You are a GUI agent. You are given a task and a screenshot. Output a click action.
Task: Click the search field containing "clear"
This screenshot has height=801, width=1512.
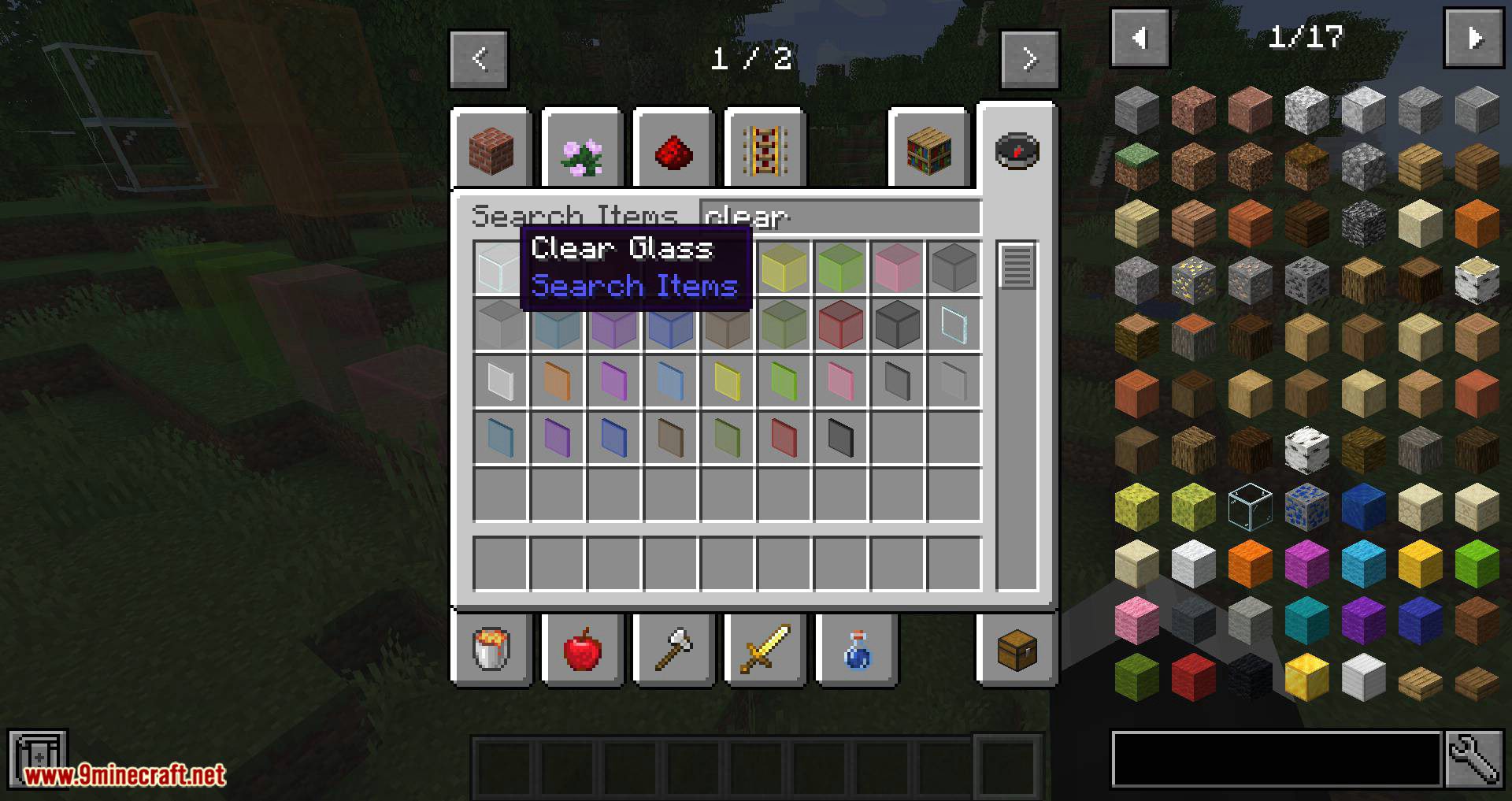(x=839, y=216)
